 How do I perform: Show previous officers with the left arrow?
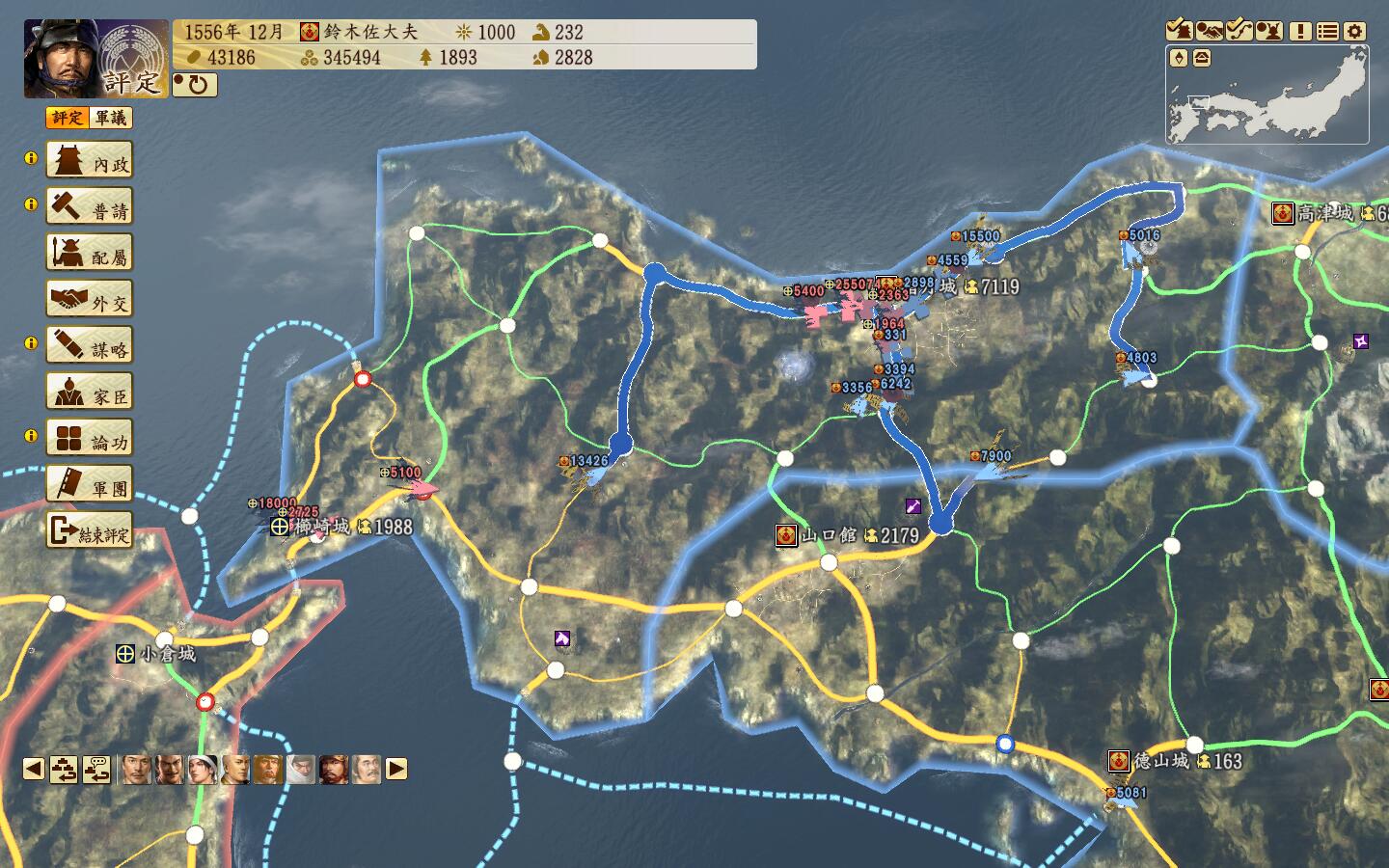tap(34, 769)
